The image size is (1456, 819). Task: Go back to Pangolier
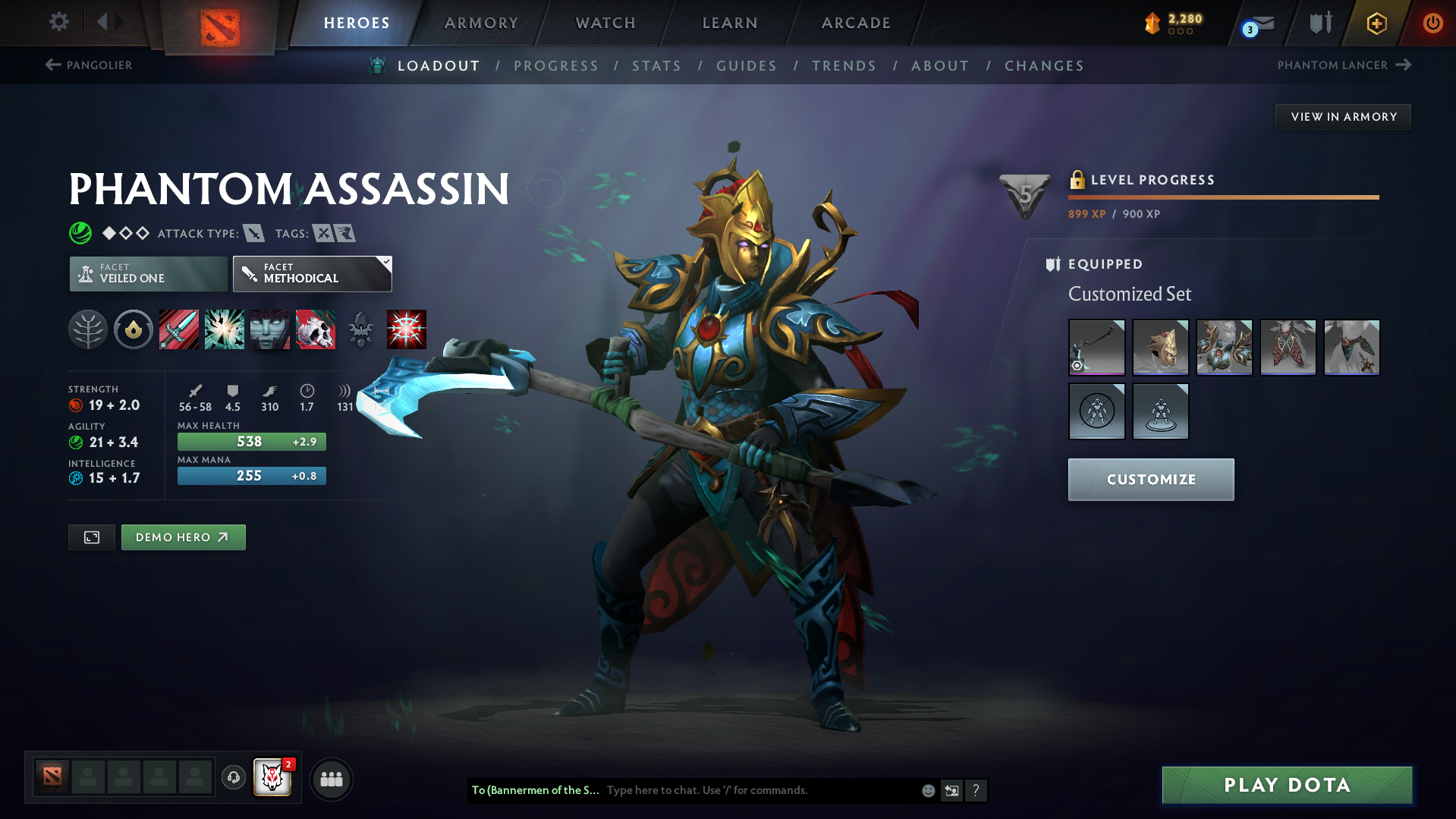point(88,65)
